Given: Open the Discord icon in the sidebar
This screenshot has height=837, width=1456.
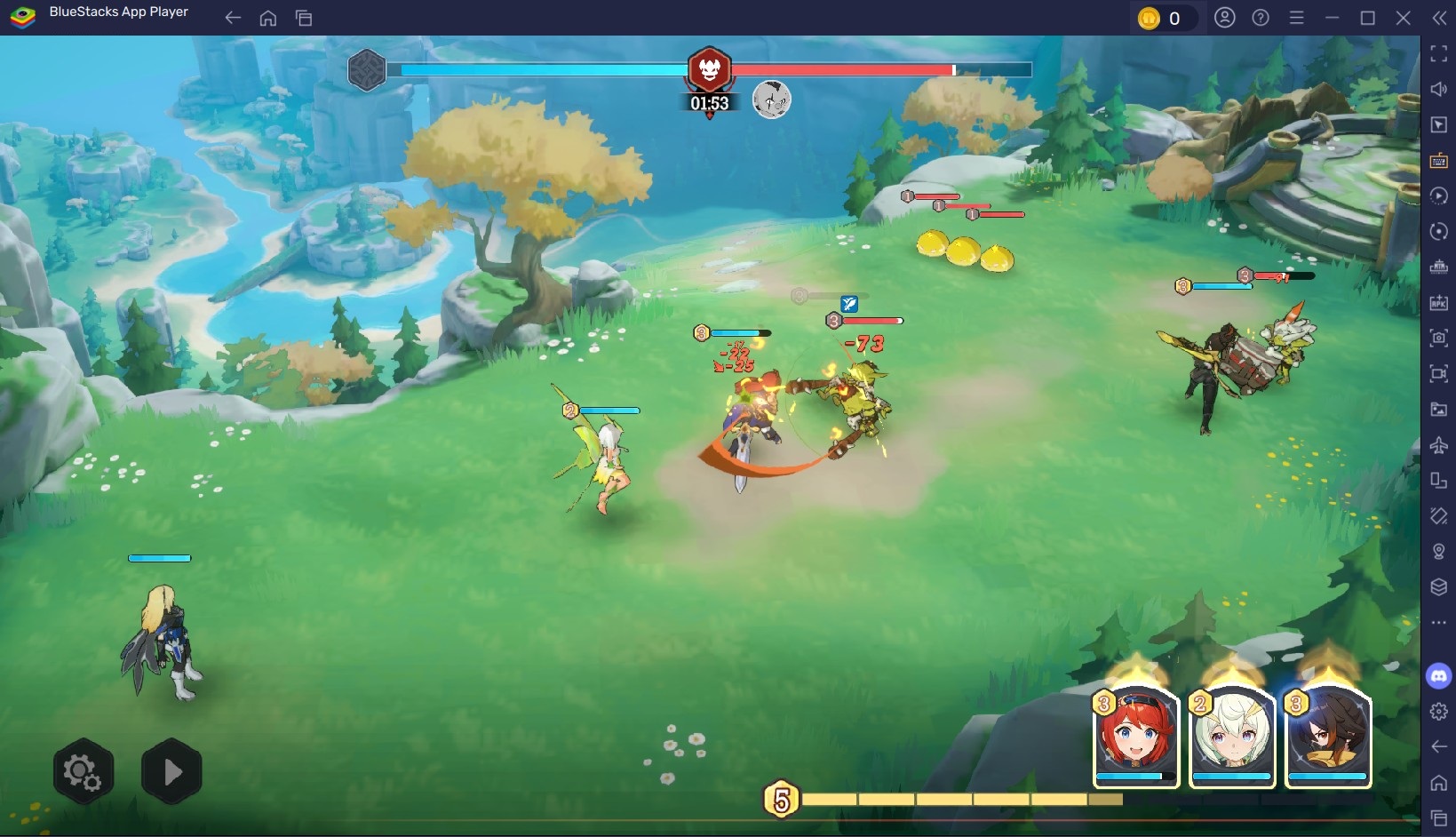Looking at the screenshot, I should (1440, 675).
